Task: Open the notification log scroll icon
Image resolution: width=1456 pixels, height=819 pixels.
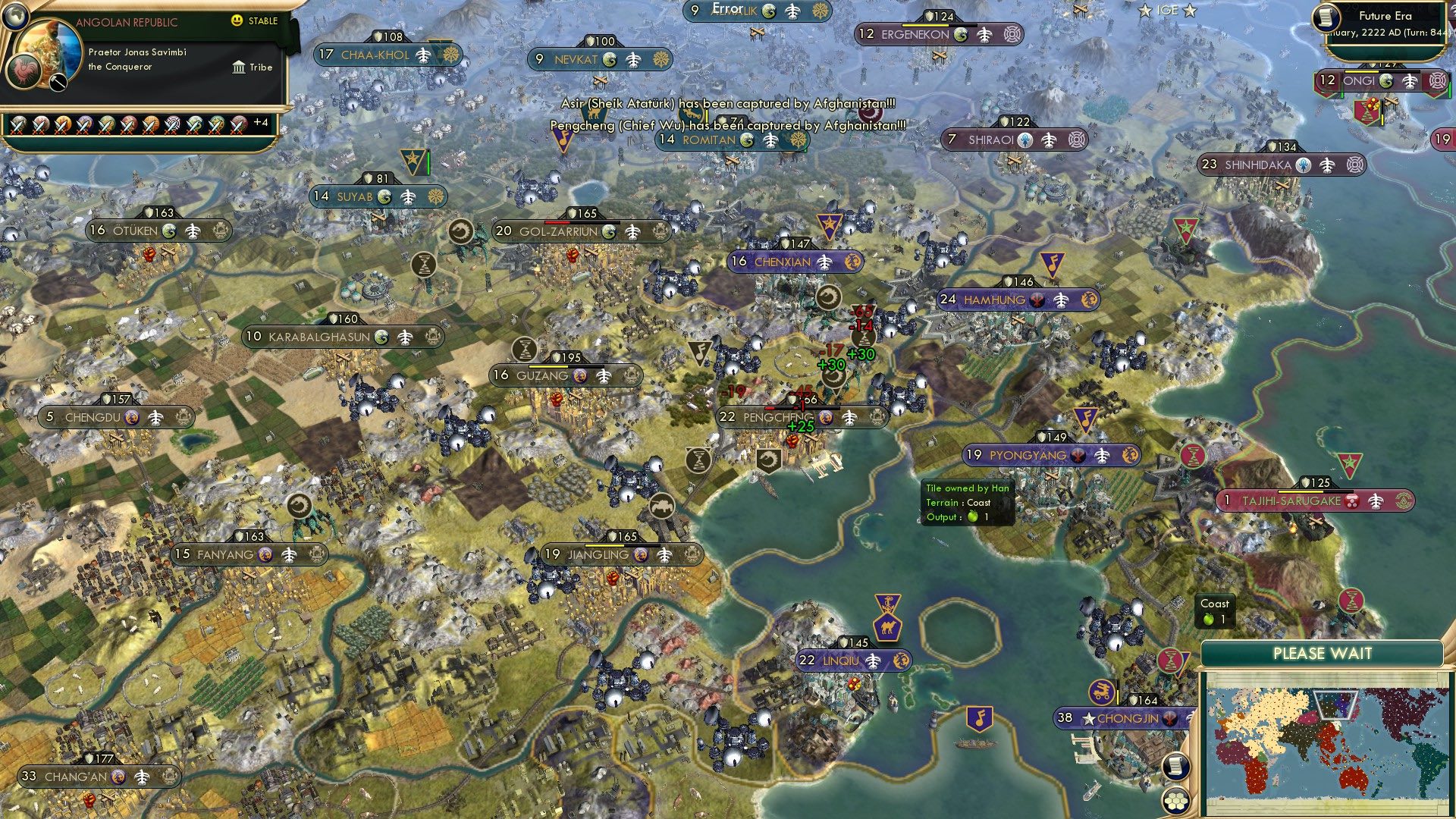Action: pyautogui.click(x=1175, y=768)
